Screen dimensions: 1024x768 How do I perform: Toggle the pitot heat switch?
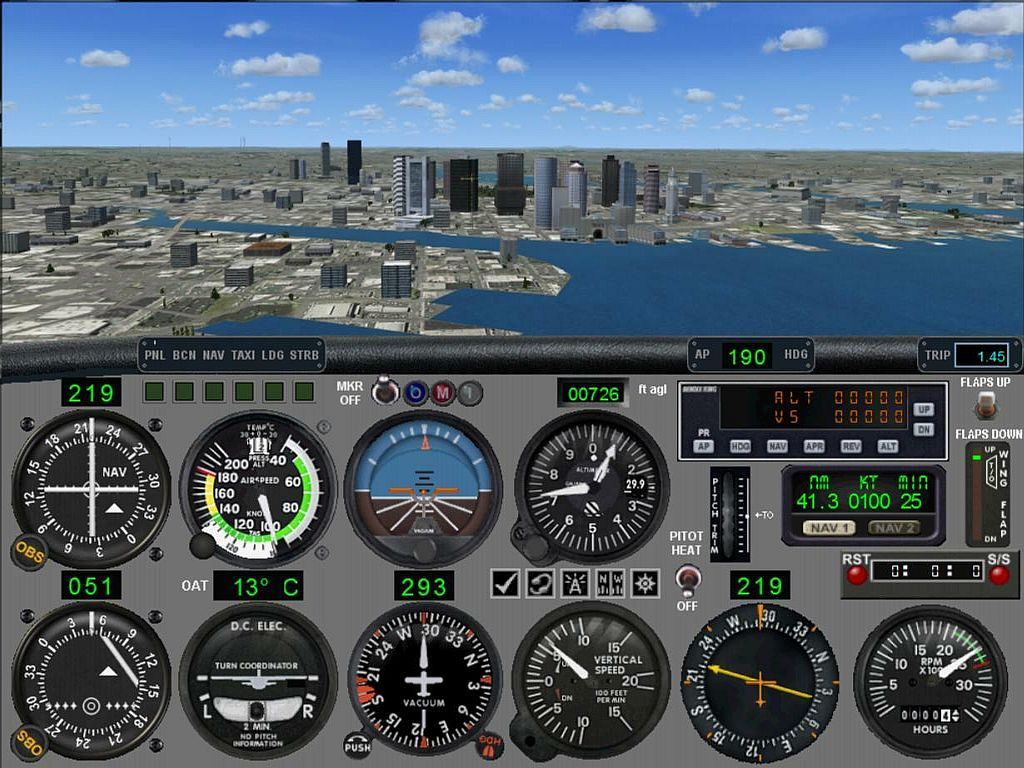point(686,579)
